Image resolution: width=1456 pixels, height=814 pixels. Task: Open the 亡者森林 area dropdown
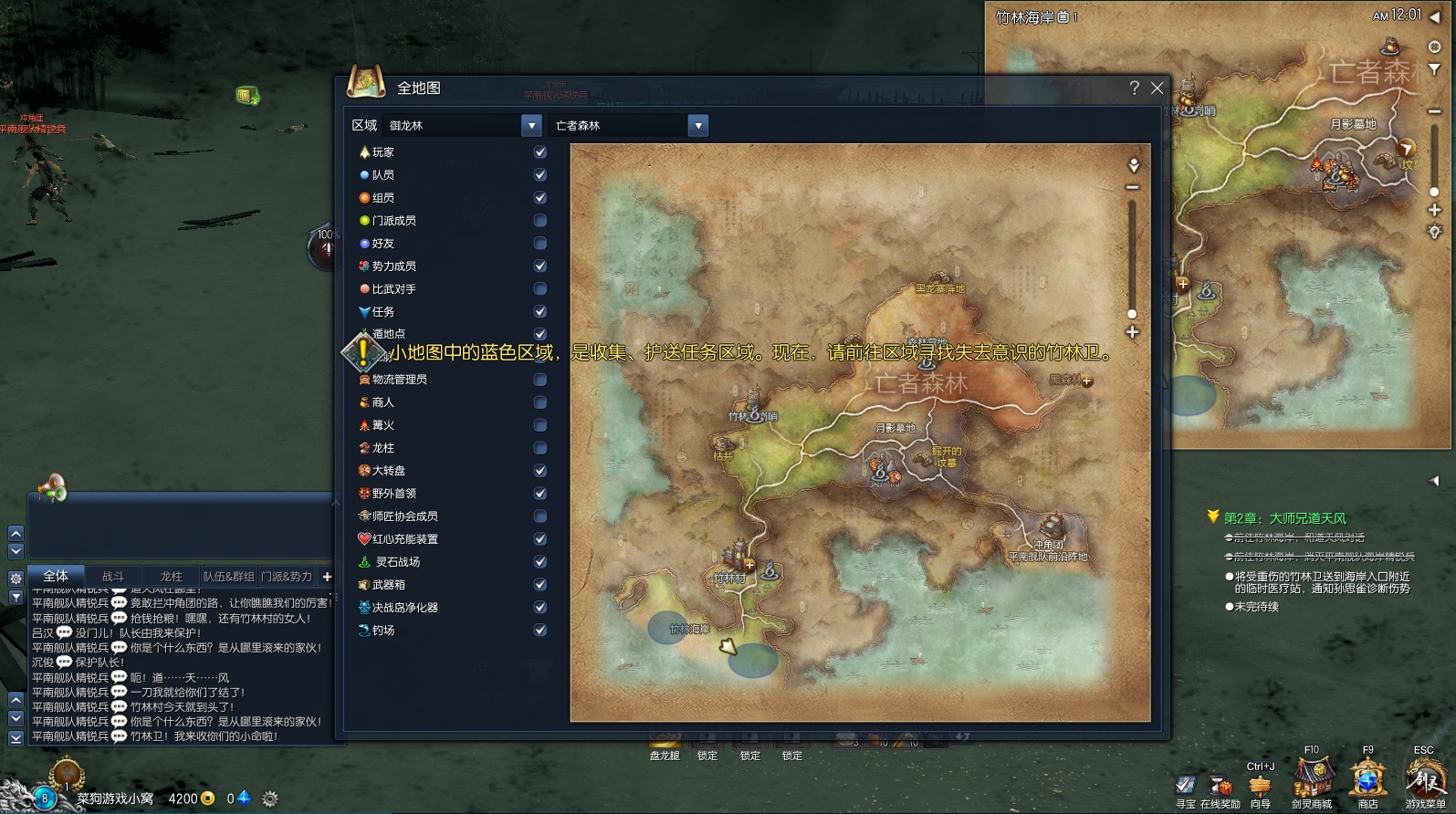click(x=697, y=126)
